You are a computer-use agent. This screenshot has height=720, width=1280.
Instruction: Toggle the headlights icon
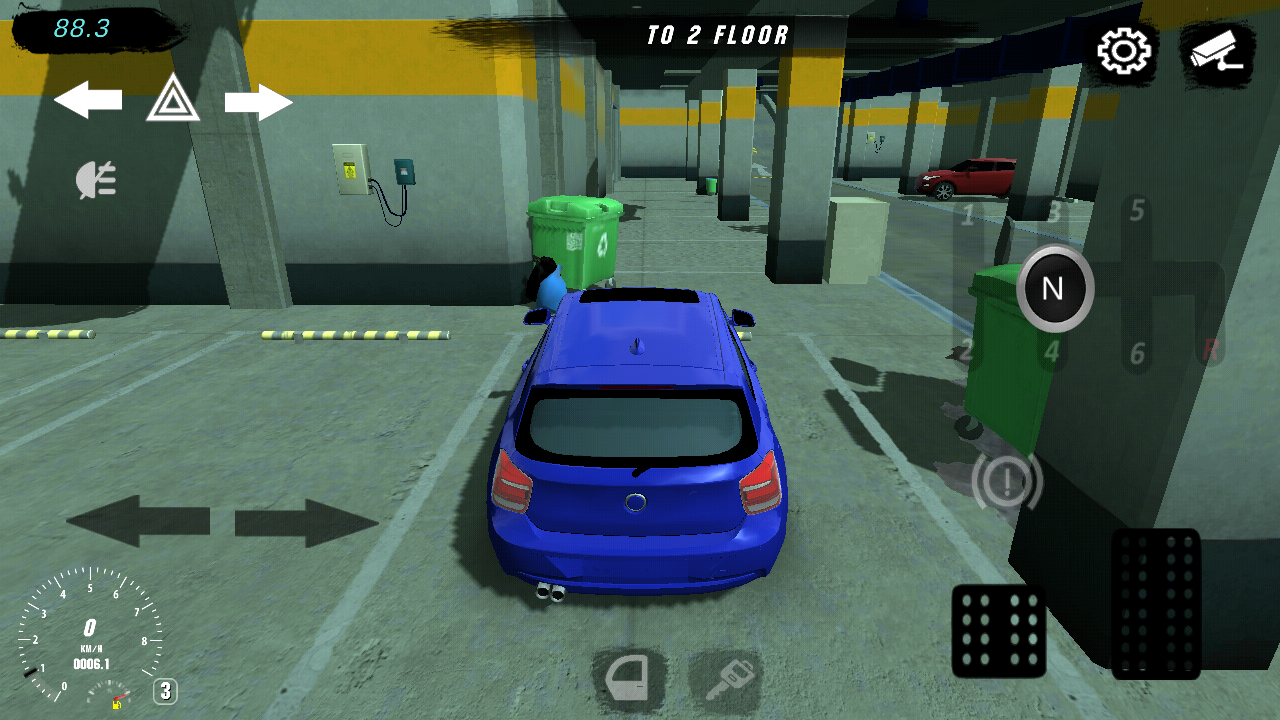tap(97, 180)
